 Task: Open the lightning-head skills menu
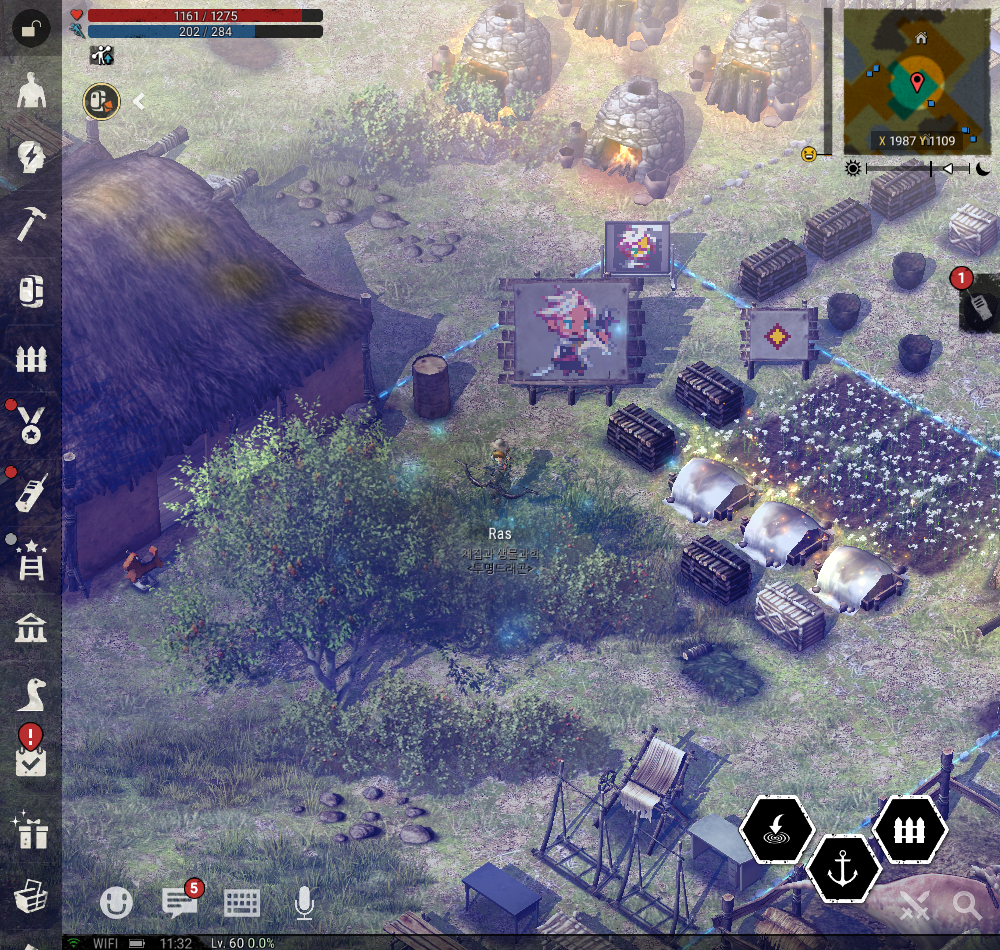31,157
